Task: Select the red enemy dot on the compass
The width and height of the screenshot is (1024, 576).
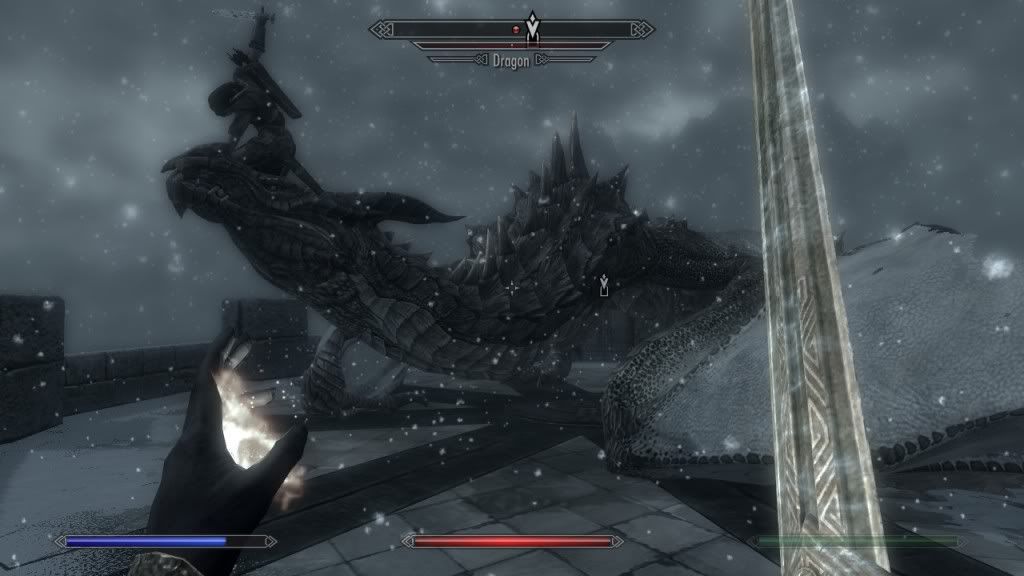Action: (x=515, y=31)
